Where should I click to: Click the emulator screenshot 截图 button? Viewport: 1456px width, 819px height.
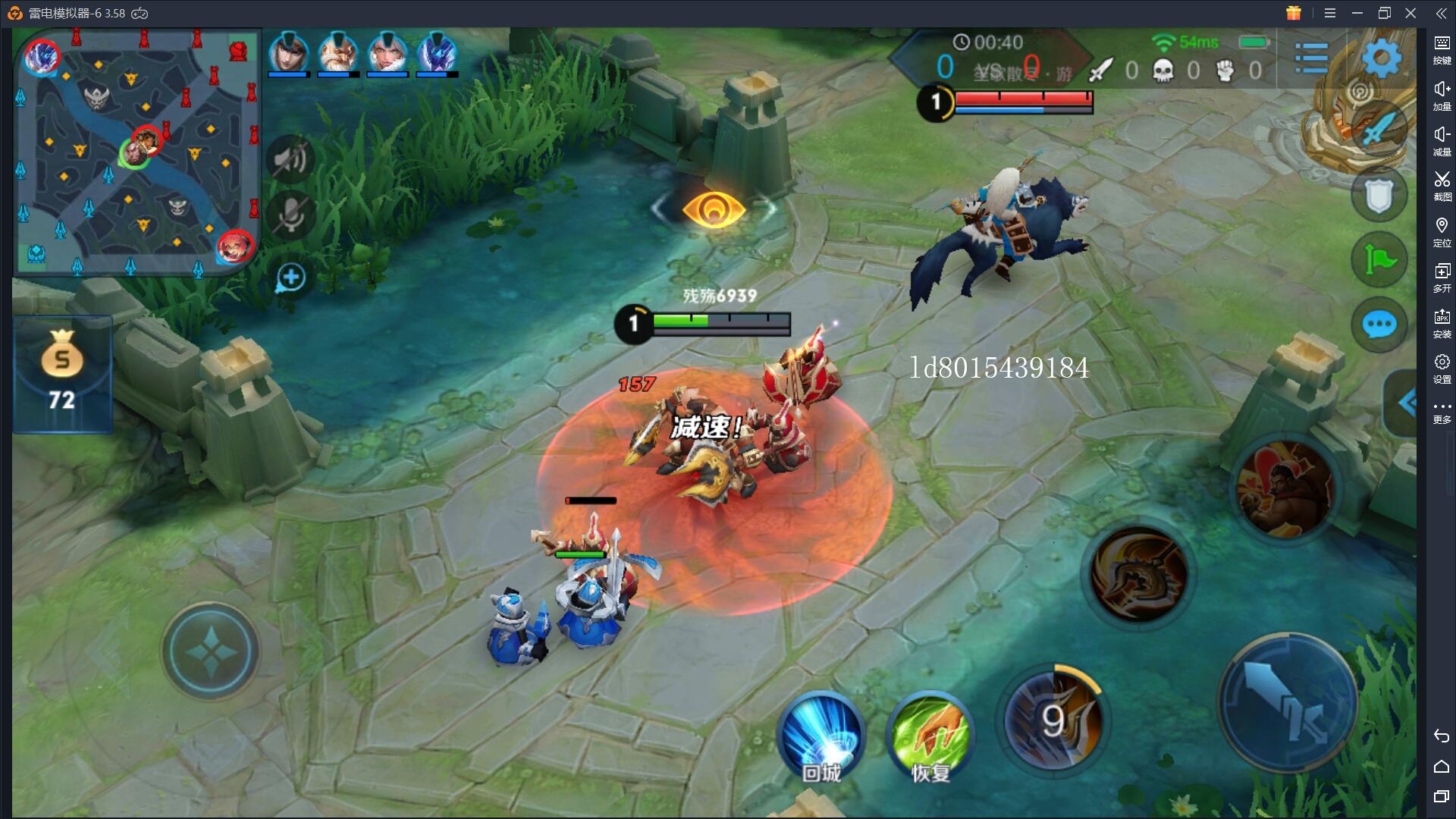pos(1442,185)
